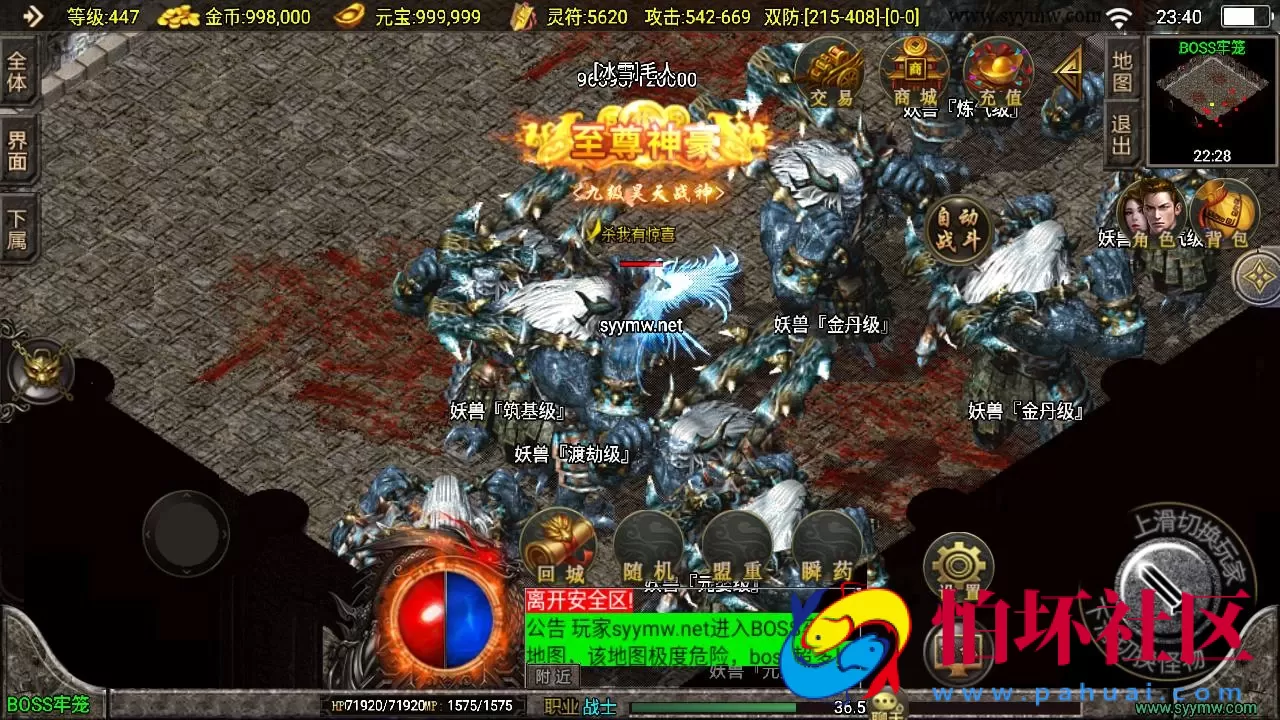
Task: Open the 背包 (Backpack) icon
Action: pyautogui.click(x=1222, y=215)
